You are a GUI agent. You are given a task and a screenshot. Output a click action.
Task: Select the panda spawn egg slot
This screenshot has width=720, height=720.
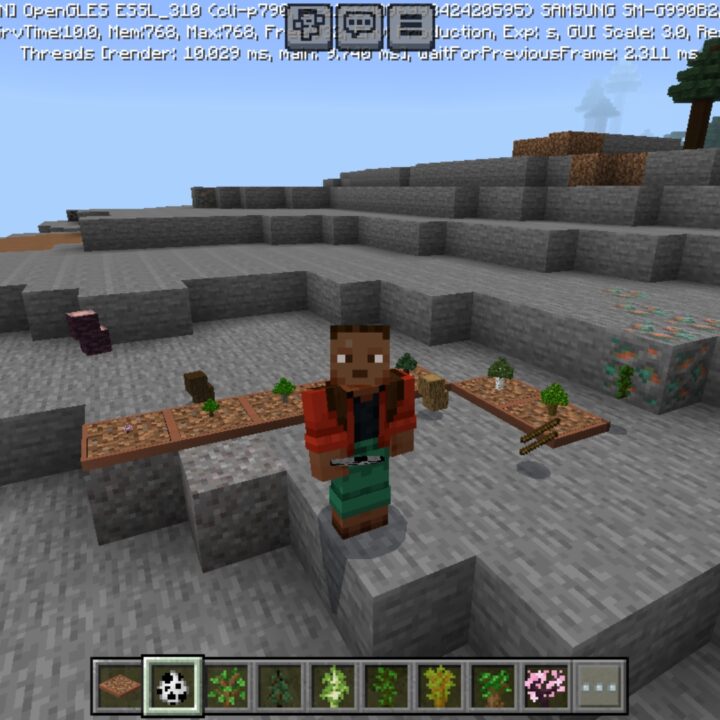[x=173, y=686]
